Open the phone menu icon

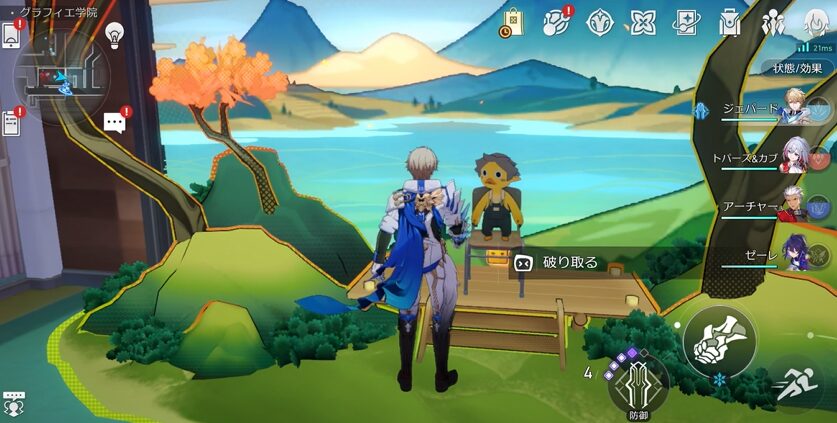[x=12, y=35]
